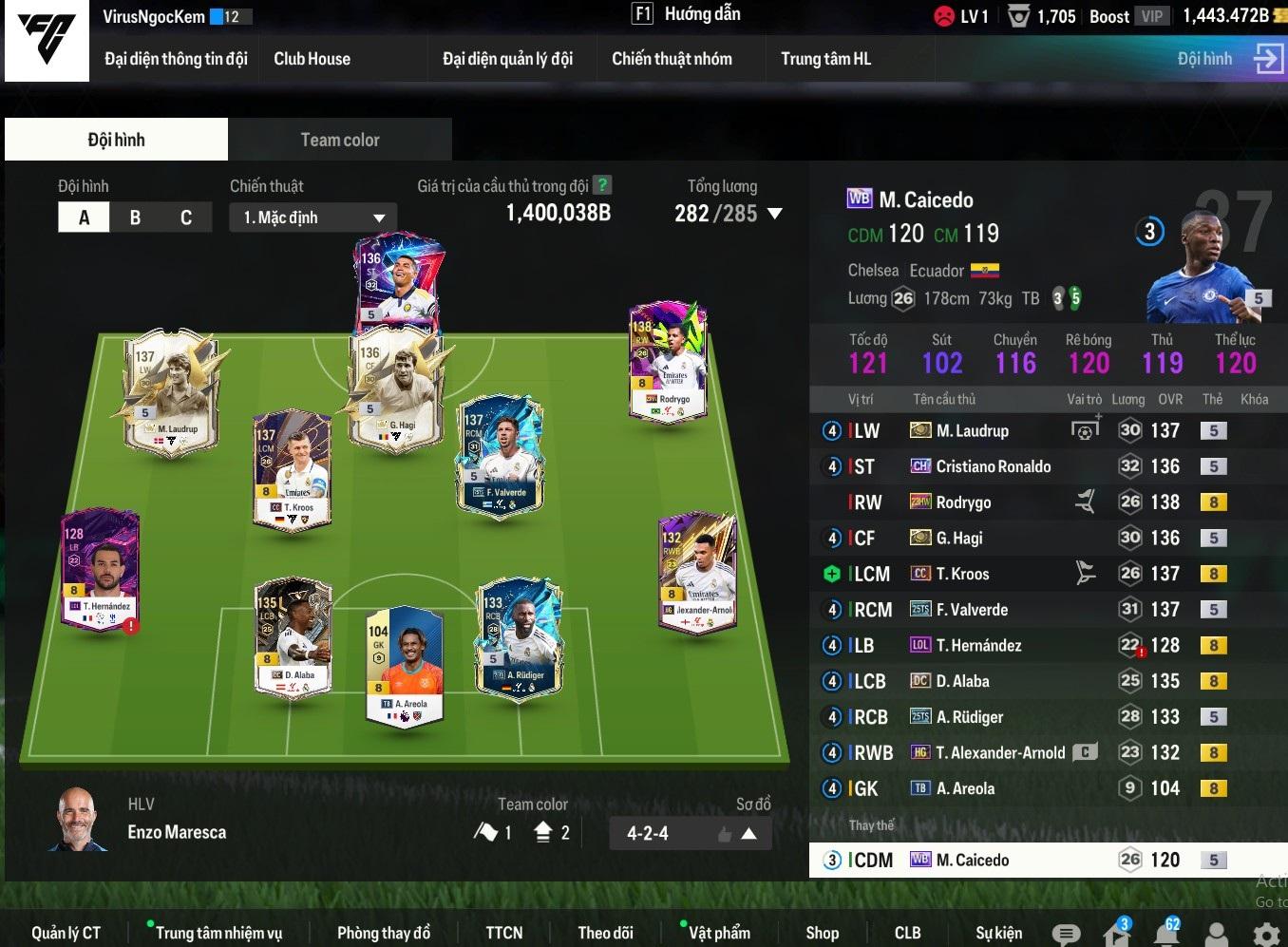Select squad B
This screenshot has height=947, width=1288.
coord(135,218)
